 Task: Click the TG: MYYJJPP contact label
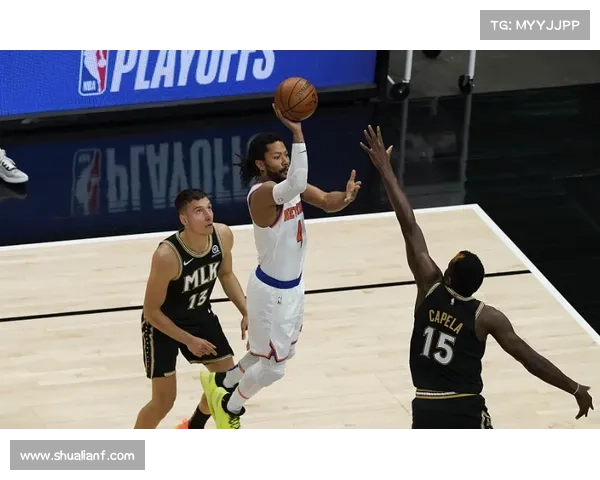(x=534, y=25)
